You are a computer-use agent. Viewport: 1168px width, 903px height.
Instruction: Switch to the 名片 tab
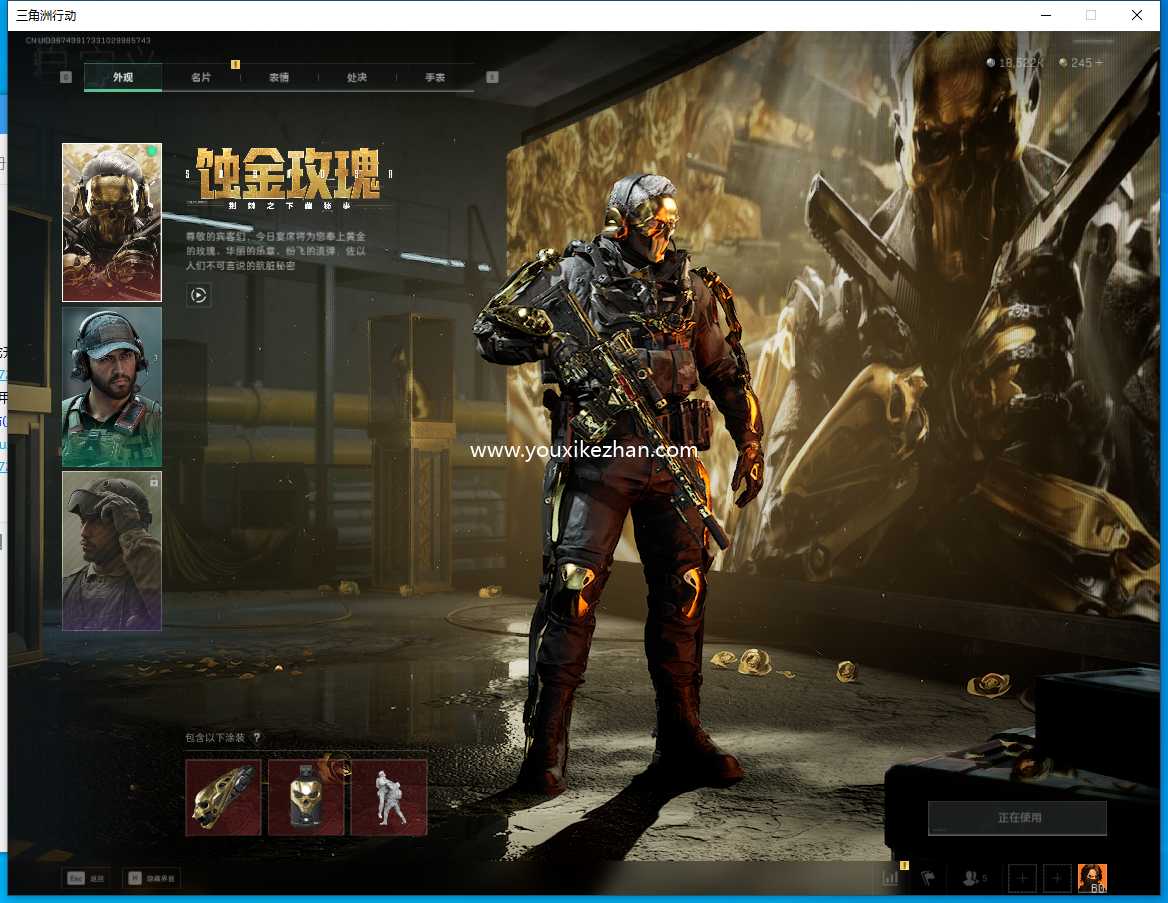201,77
